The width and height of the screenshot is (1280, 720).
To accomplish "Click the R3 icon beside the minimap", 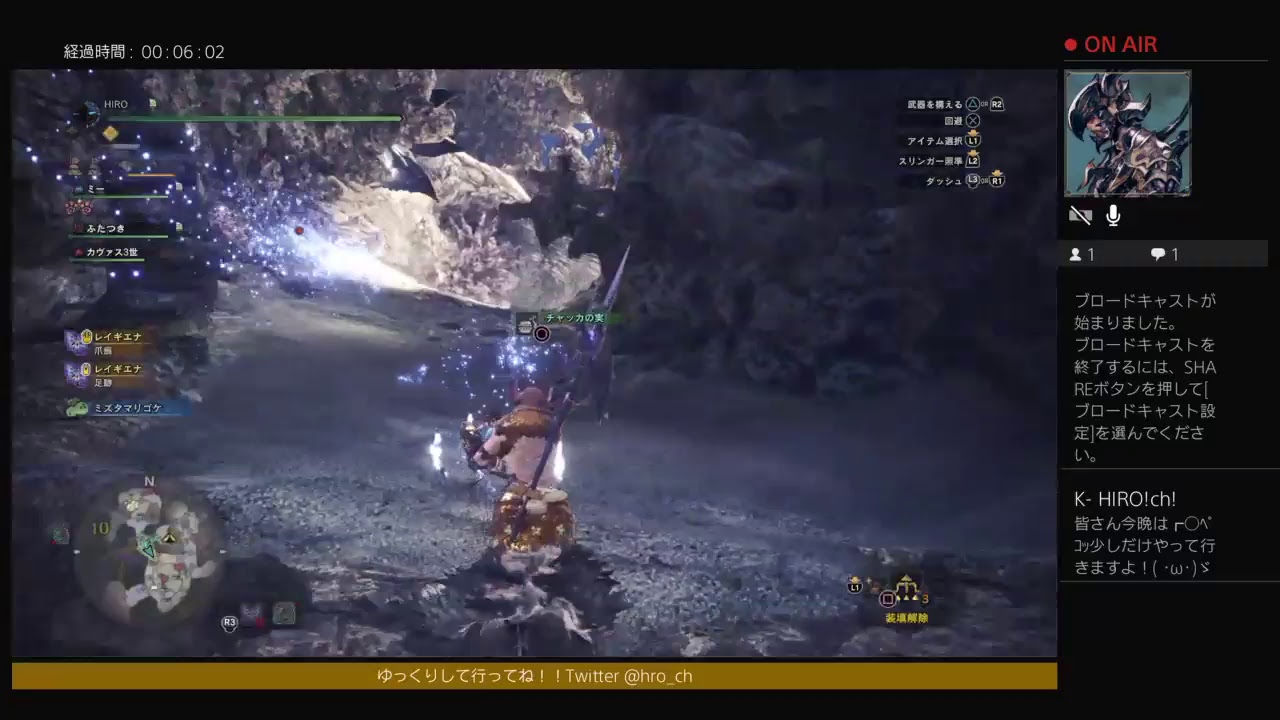I will point(228,622).
